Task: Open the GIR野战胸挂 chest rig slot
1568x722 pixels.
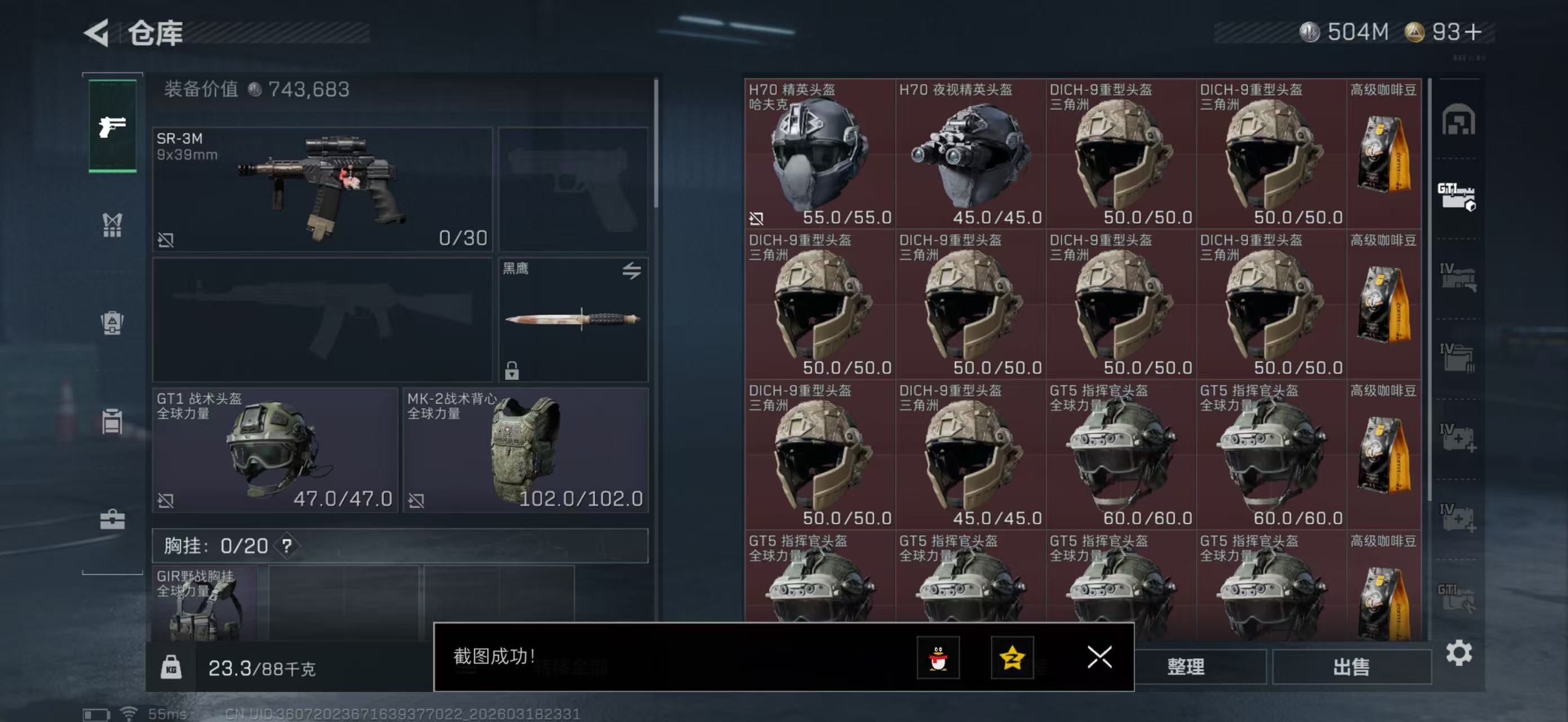Action: (x=205, y=602)
